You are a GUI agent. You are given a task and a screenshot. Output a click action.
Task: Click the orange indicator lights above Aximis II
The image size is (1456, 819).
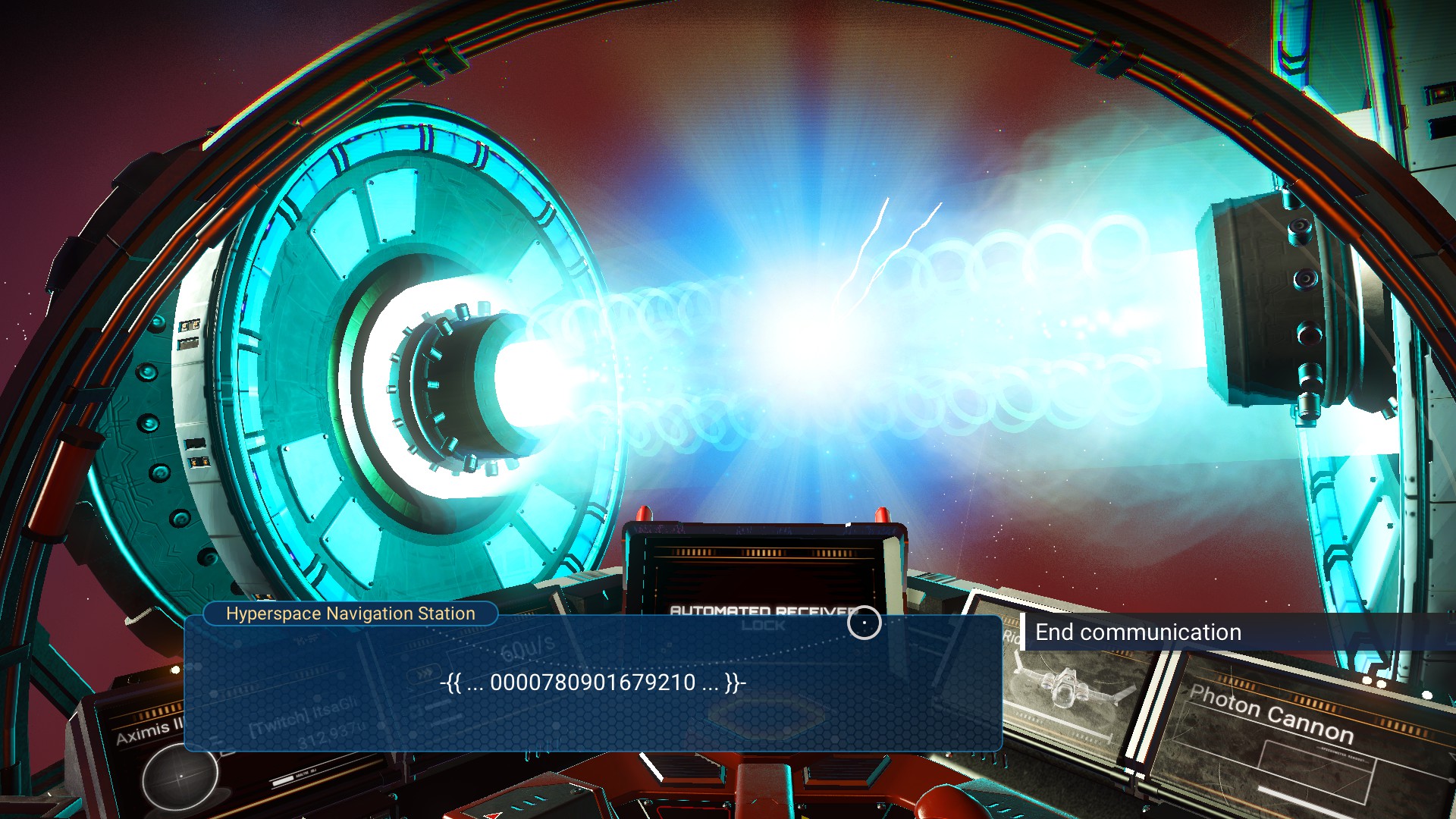157,712
